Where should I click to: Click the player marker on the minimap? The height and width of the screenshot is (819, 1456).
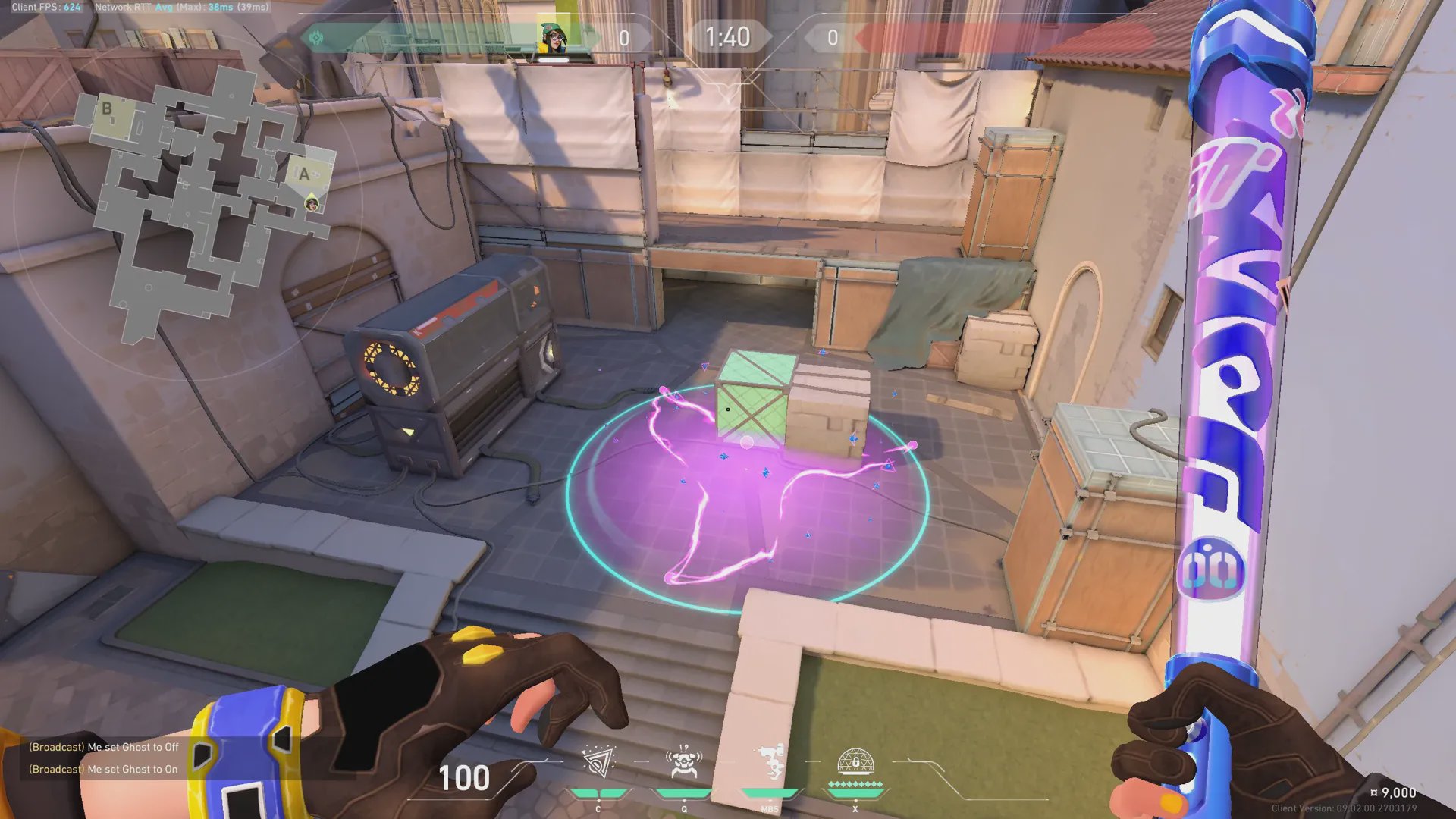[312, 203]
